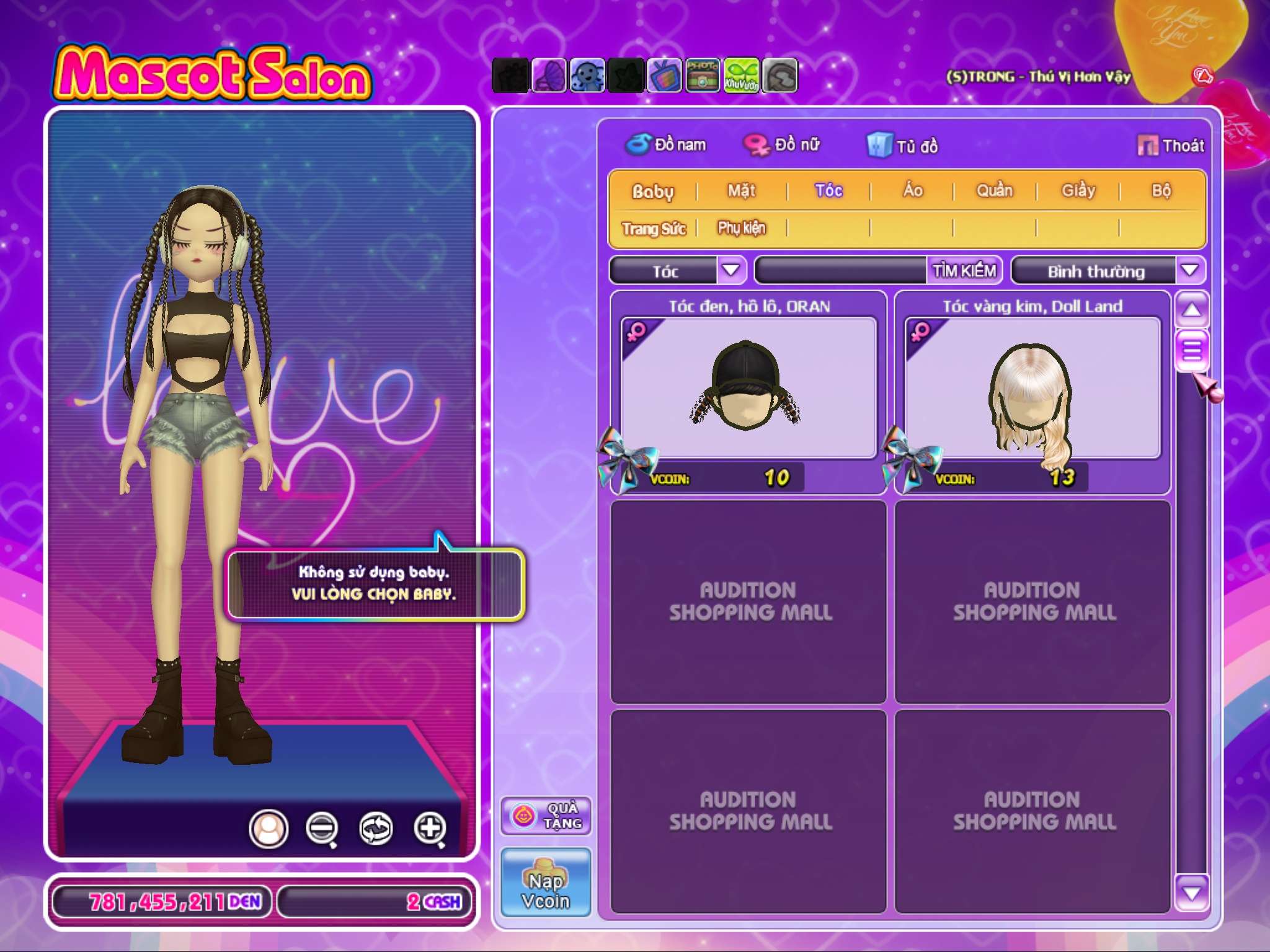Viewport: 1270px width, 952px height.
Task: Select the black hair with cap item
Action: pyautogui.click(x=748, y=388)
